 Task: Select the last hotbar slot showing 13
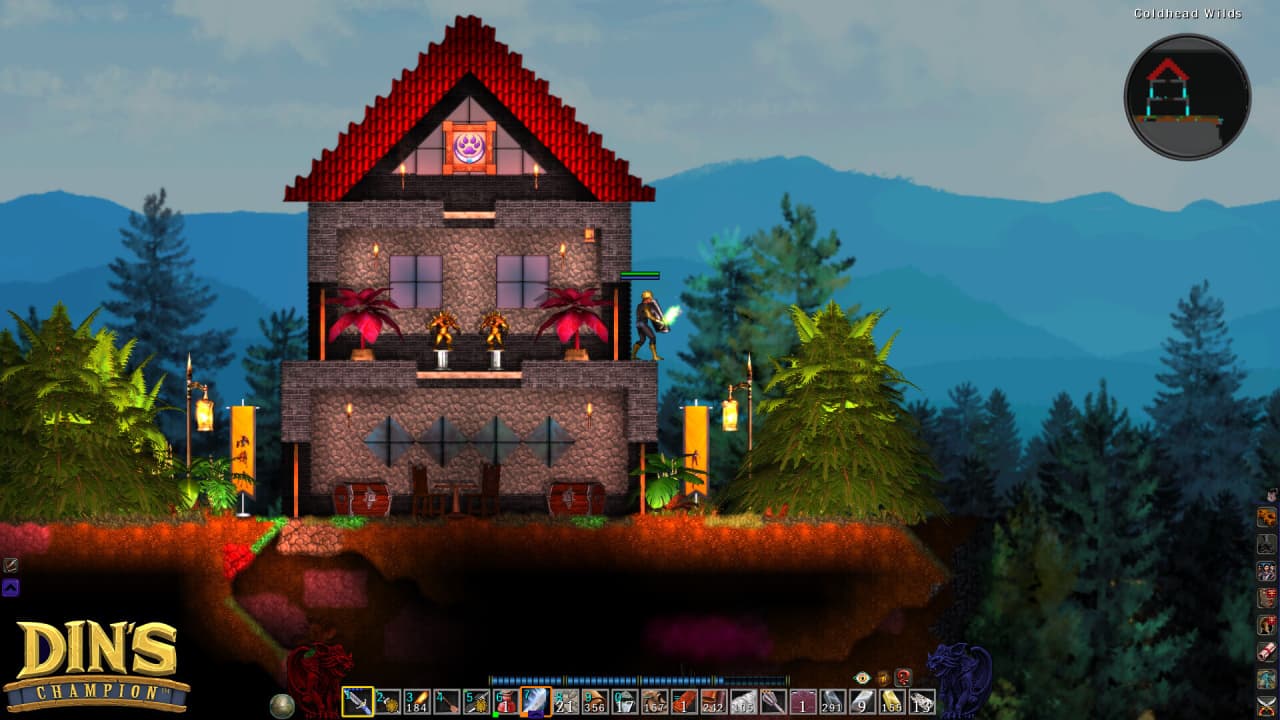click(x=922, y=702)
